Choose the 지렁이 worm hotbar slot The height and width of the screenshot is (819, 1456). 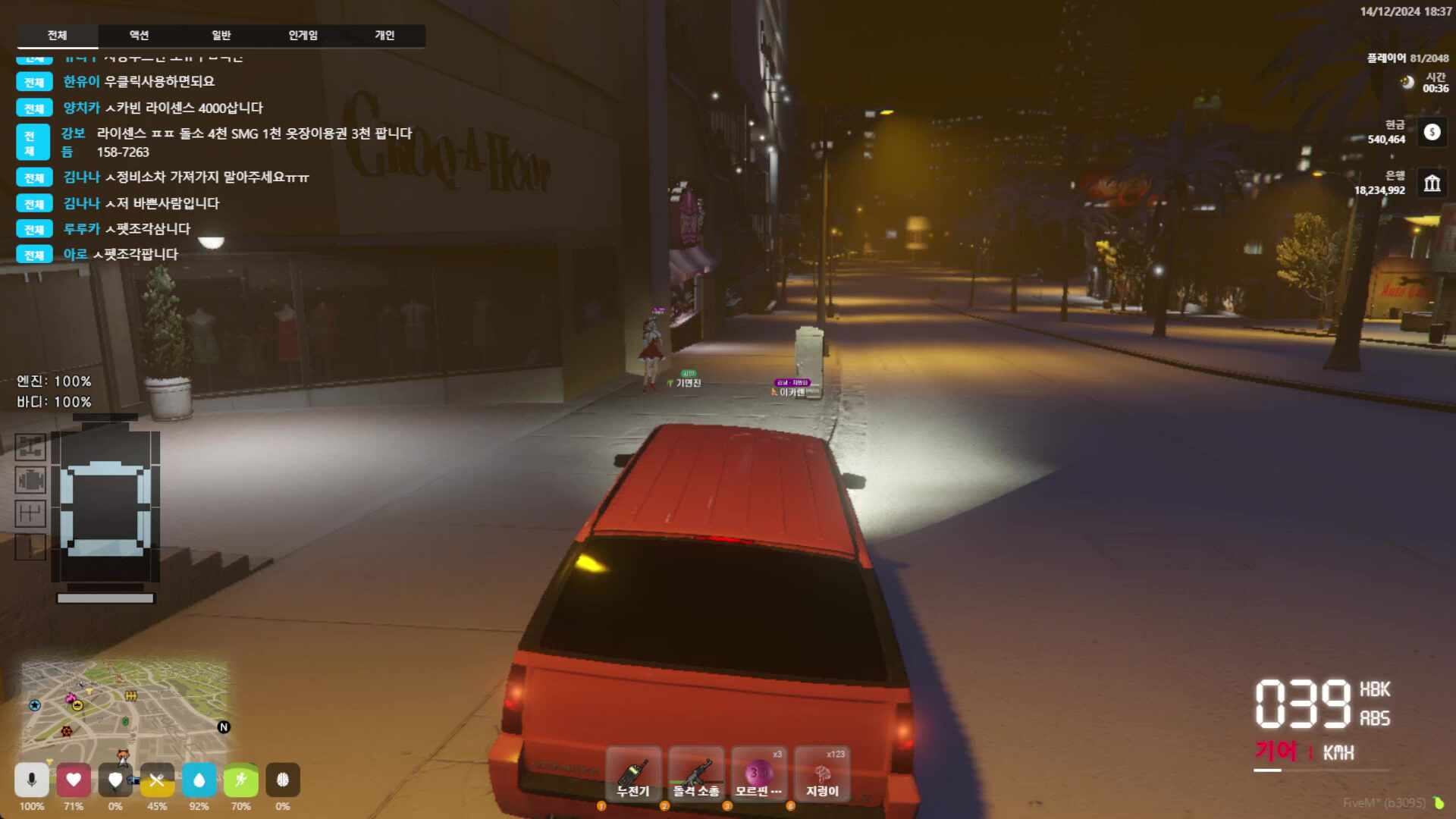[822, 775]
